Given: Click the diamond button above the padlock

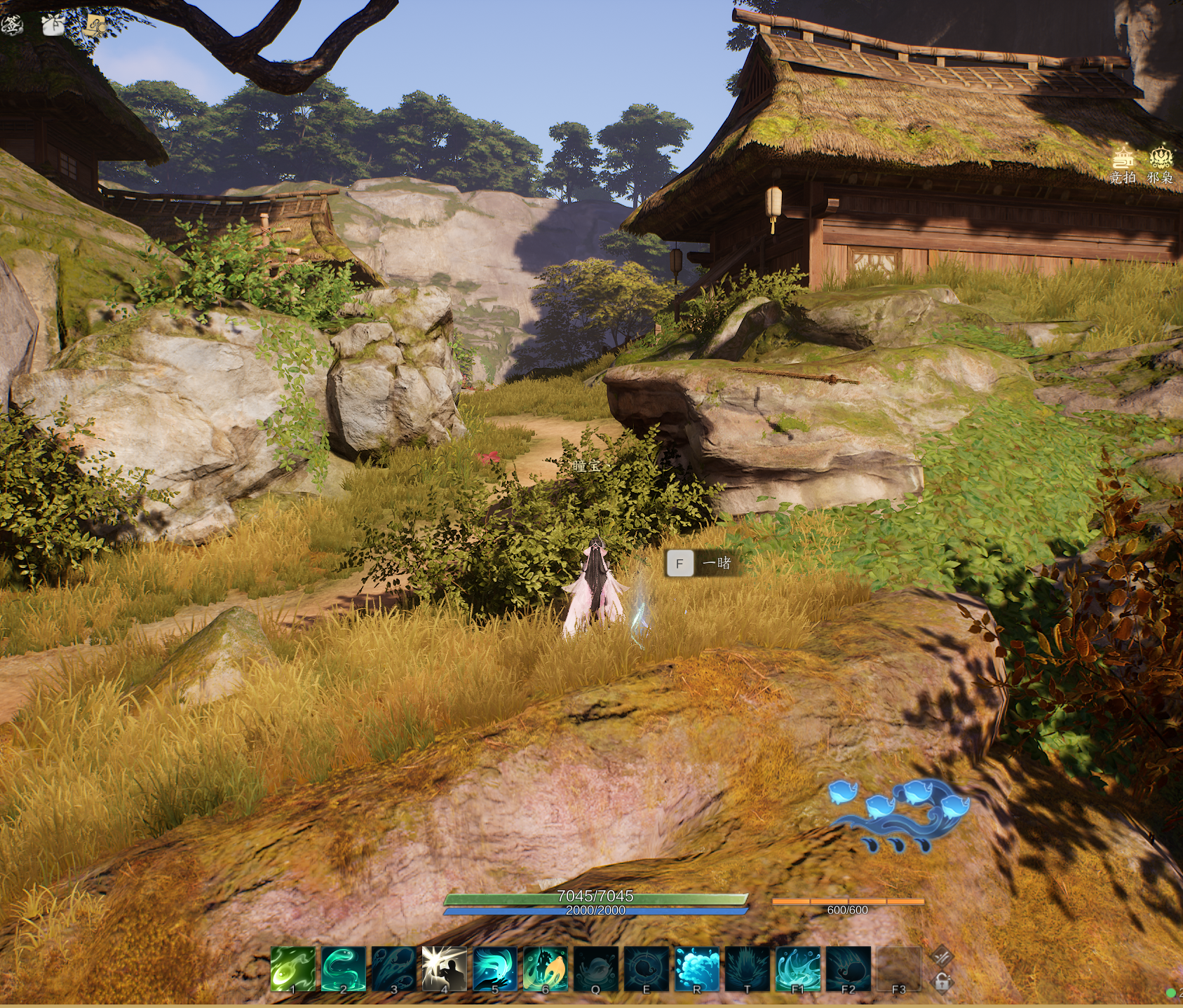Looking at the screenshot, I should (942, 955).
